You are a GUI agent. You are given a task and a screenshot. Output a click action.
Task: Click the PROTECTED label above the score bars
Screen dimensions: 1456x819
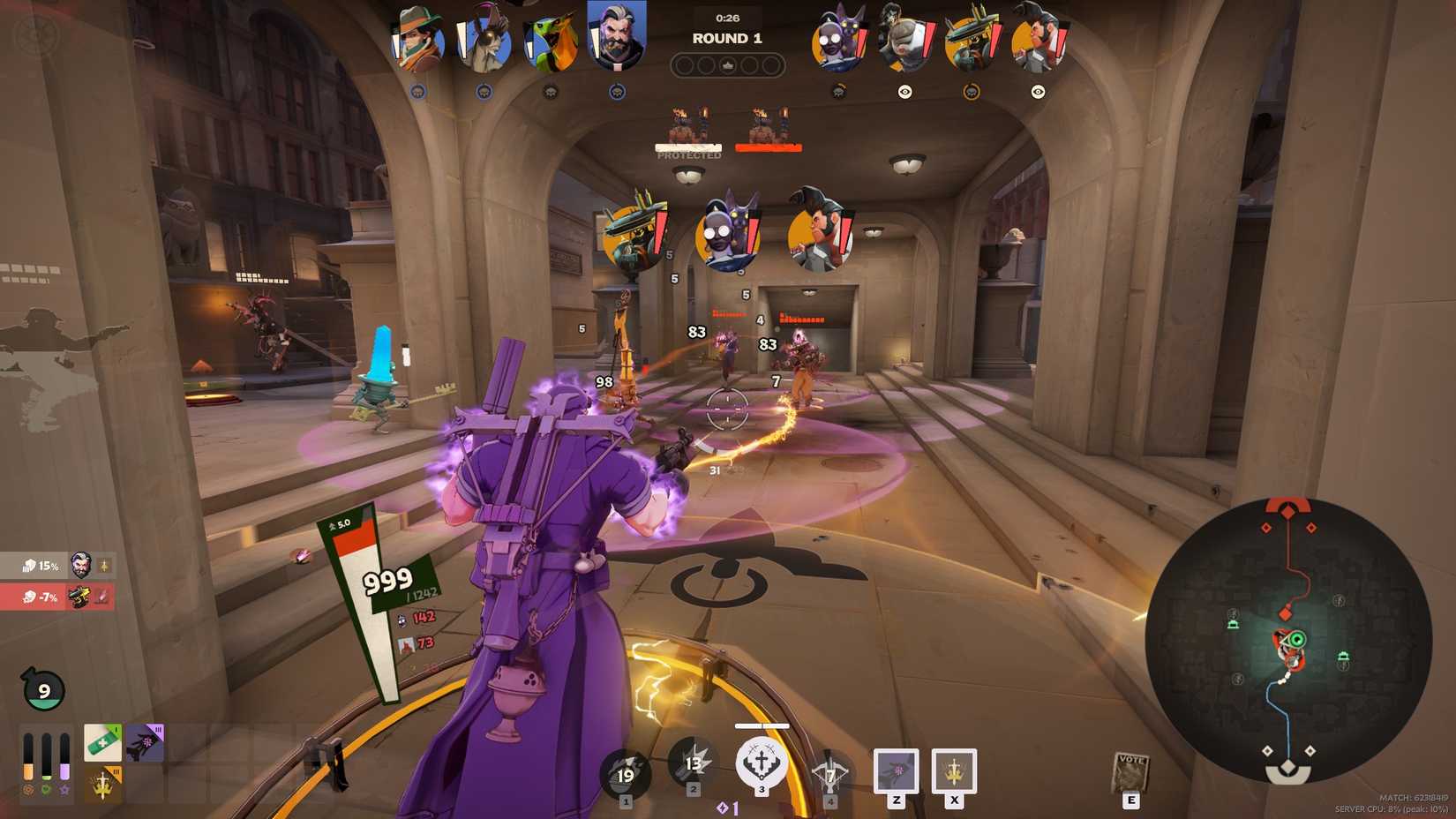(x=688, y=154)
